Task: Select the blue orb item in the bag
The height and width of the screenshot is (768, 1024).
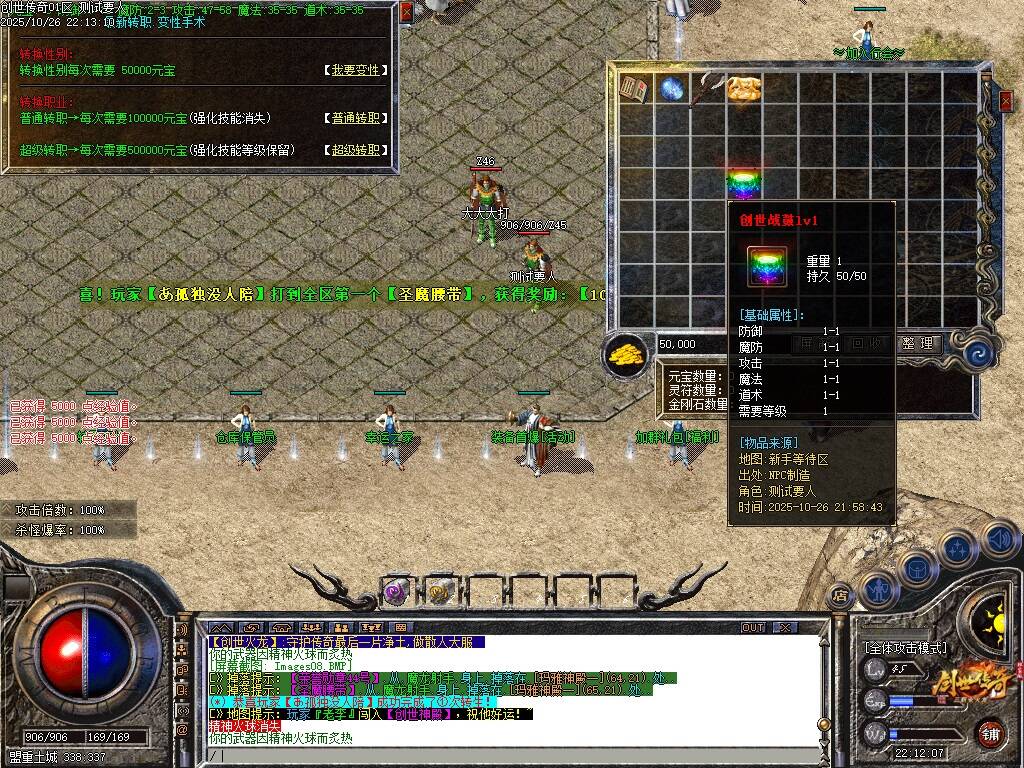Action: pos(671,89)
